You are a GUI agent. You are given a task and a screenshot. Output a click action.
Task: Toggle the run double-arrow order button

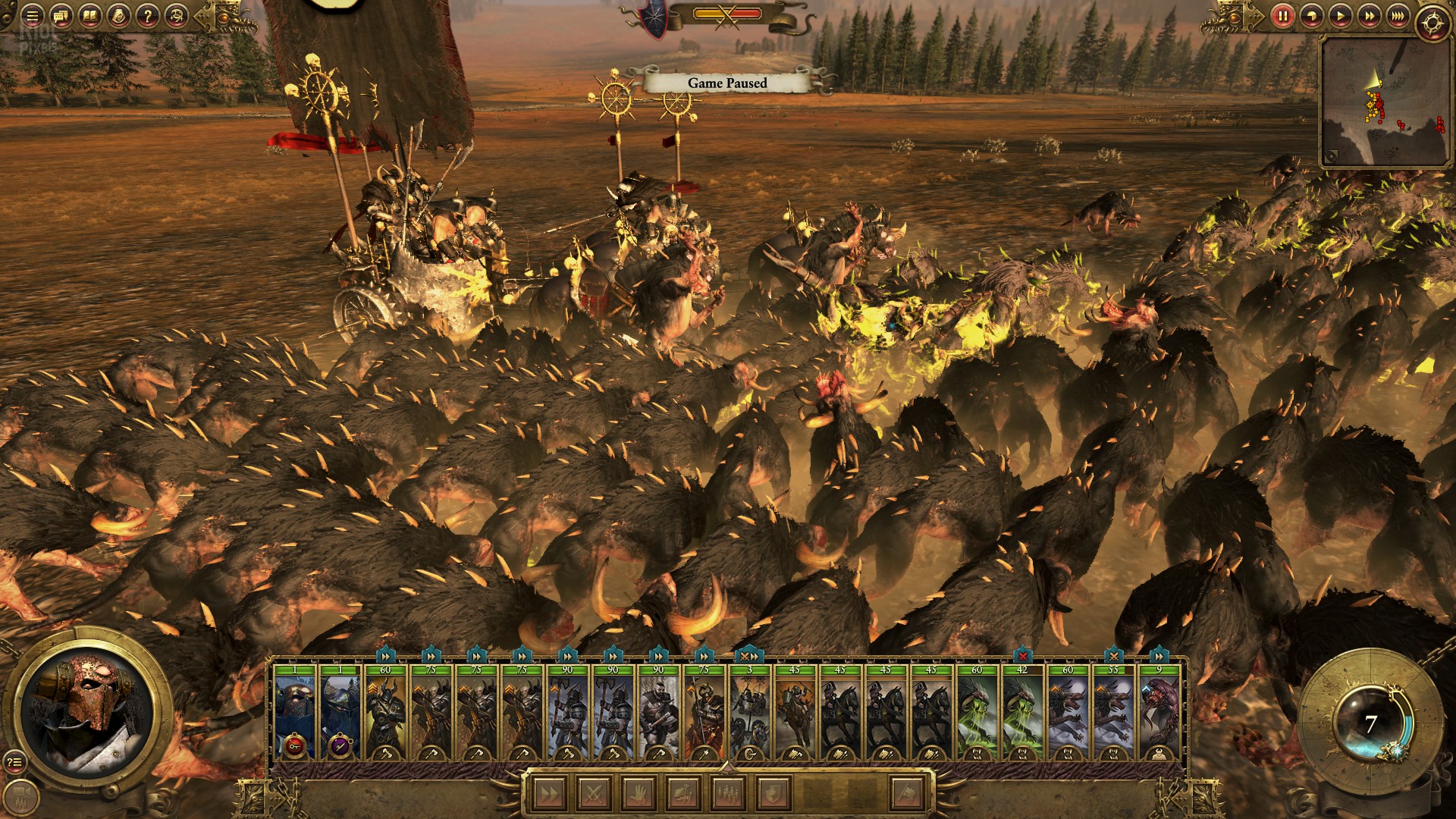(x=550, y=794)
